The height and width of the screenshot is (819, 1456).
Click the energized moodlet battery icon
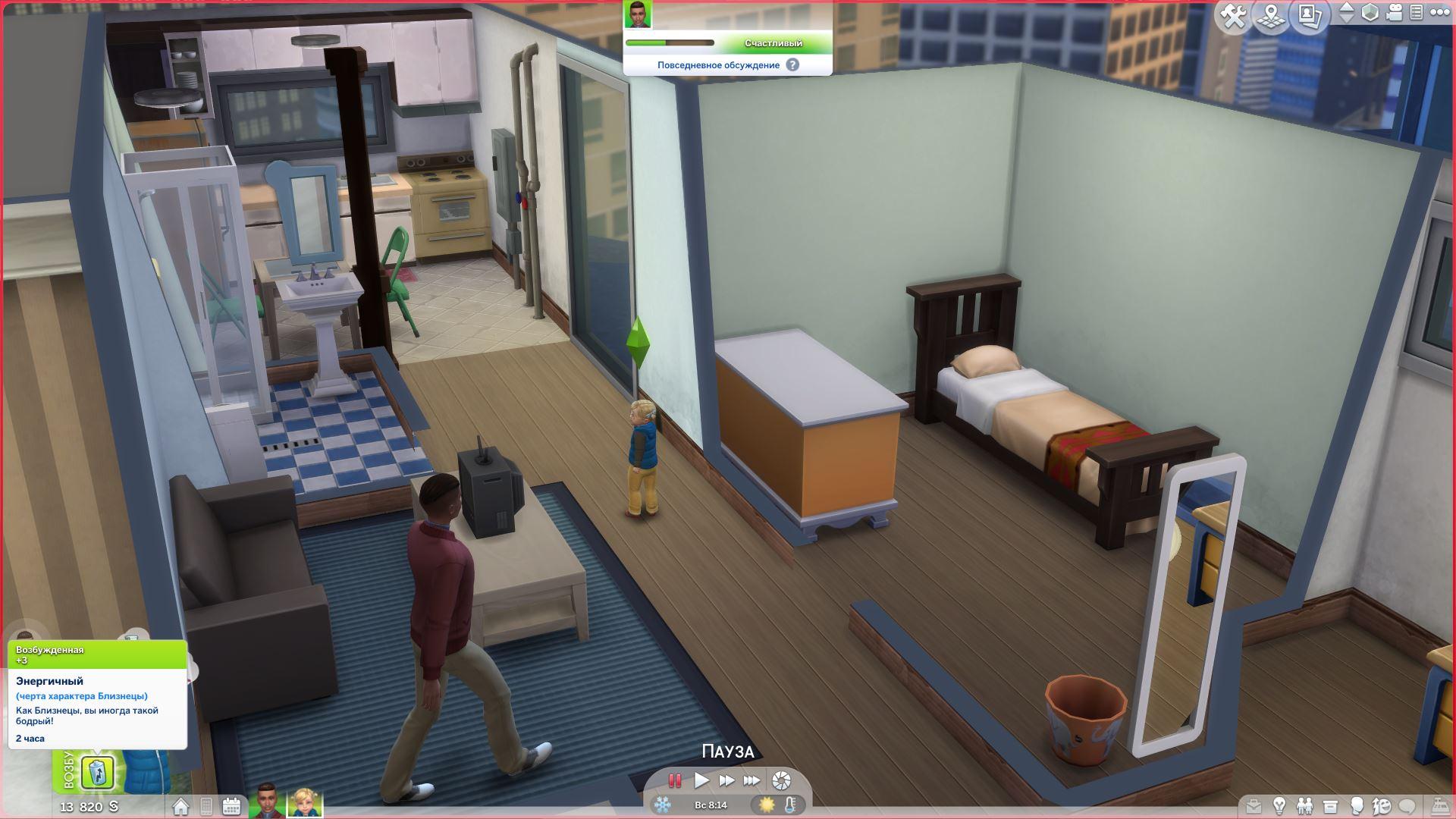98,773
